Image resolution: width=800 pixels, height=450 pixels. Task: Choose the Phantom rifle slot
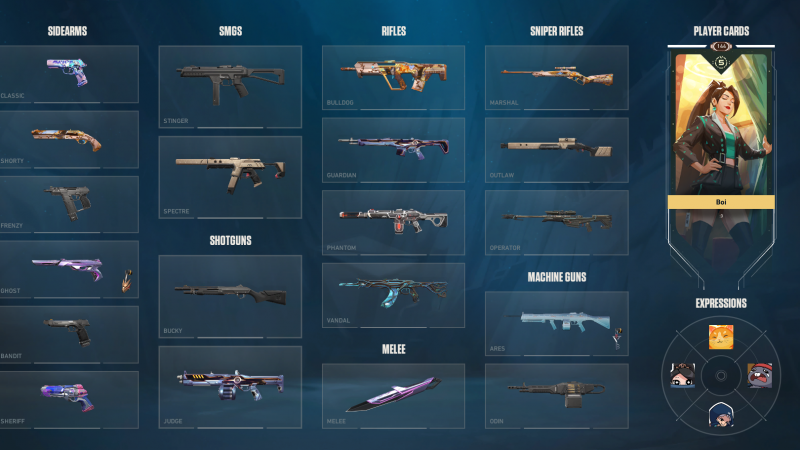click(x=393, y=221)
